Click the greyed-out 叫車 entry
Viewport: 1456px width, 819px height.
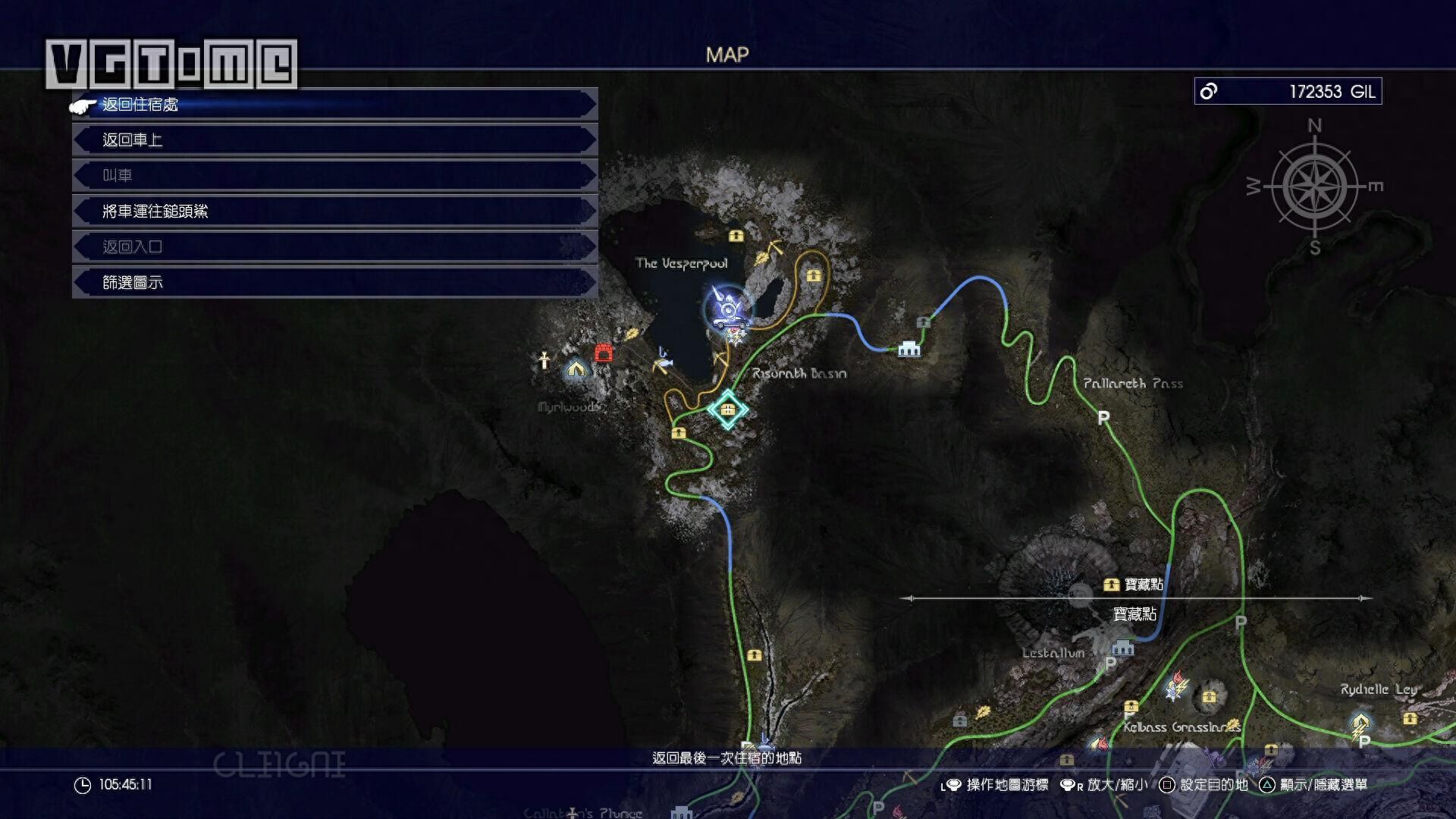pyautogui.click(x=334, y=175)
